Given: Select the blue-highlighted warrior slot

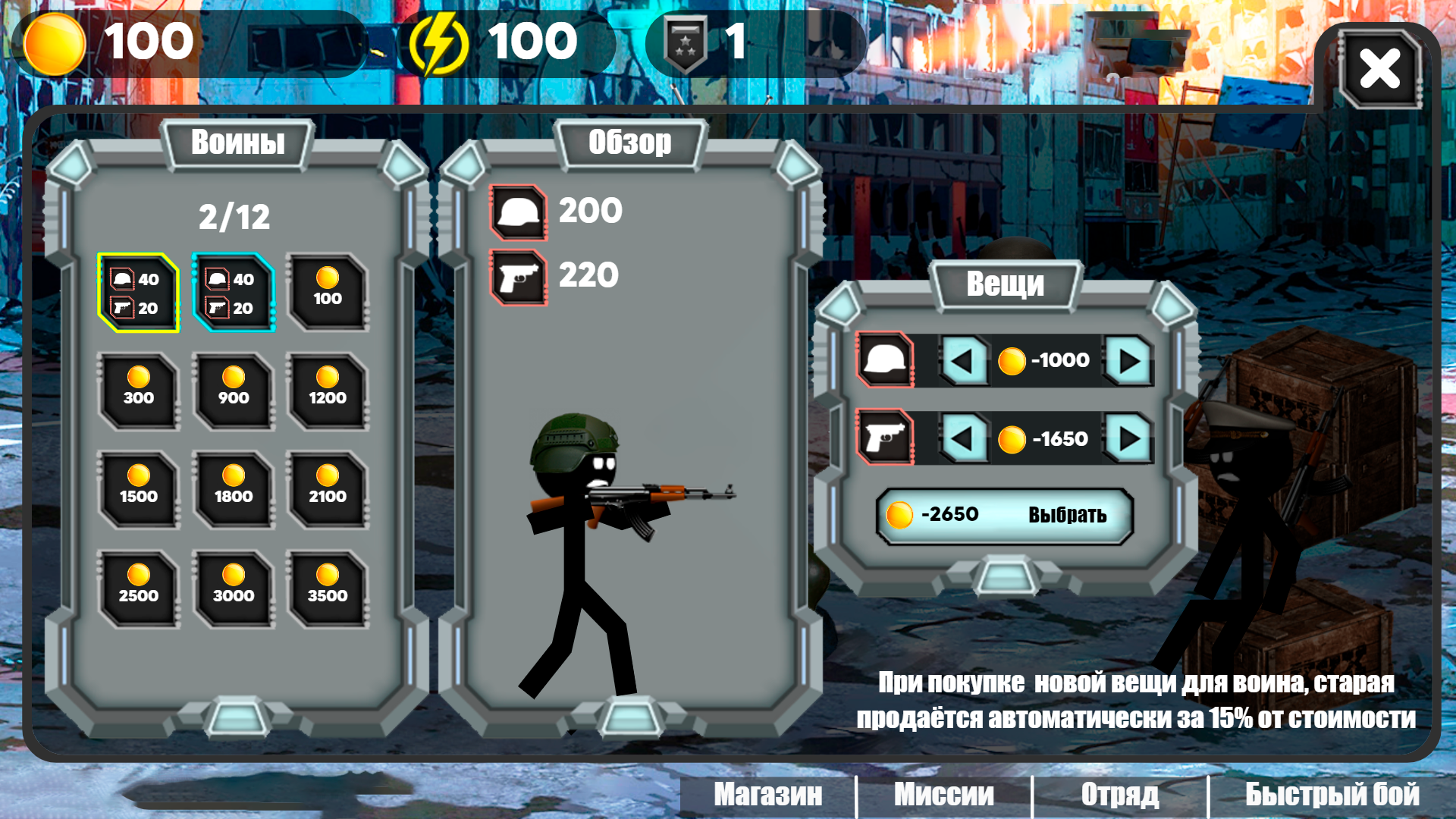Looking at the screenshot, I should pyautogui.click(x=234, y=293).
